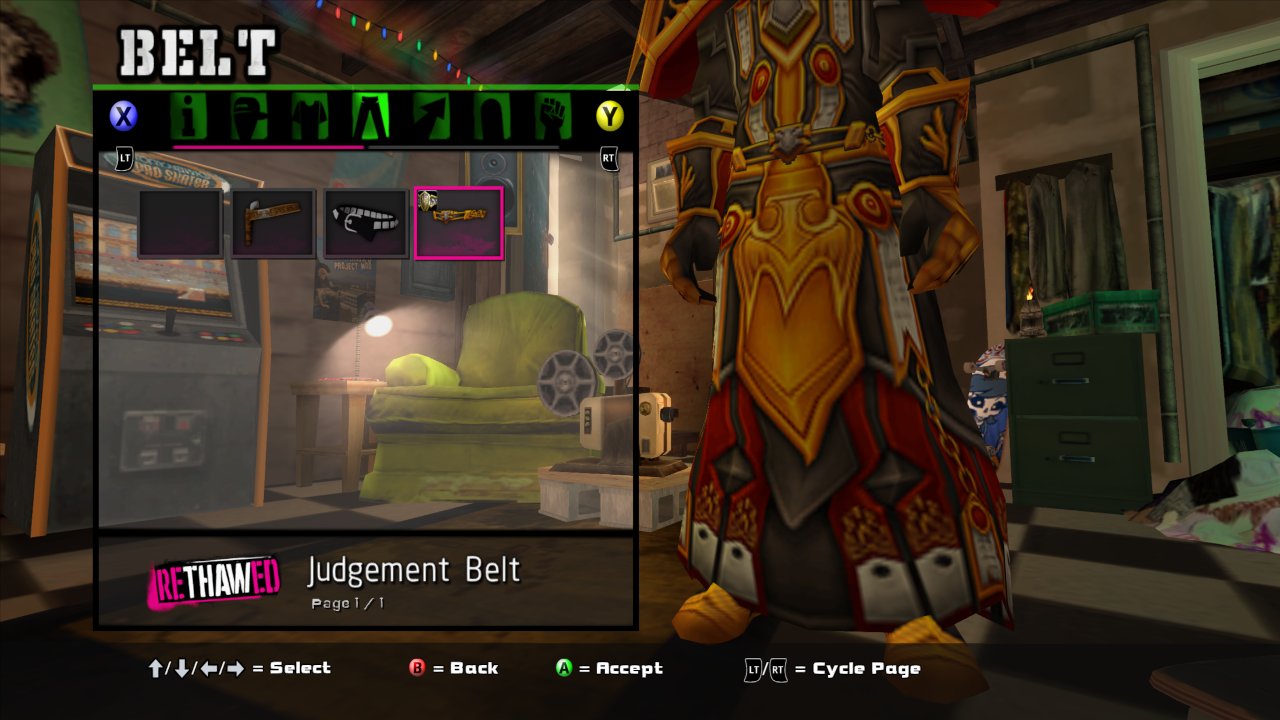Select the pants category tab

tap(369, 117)
